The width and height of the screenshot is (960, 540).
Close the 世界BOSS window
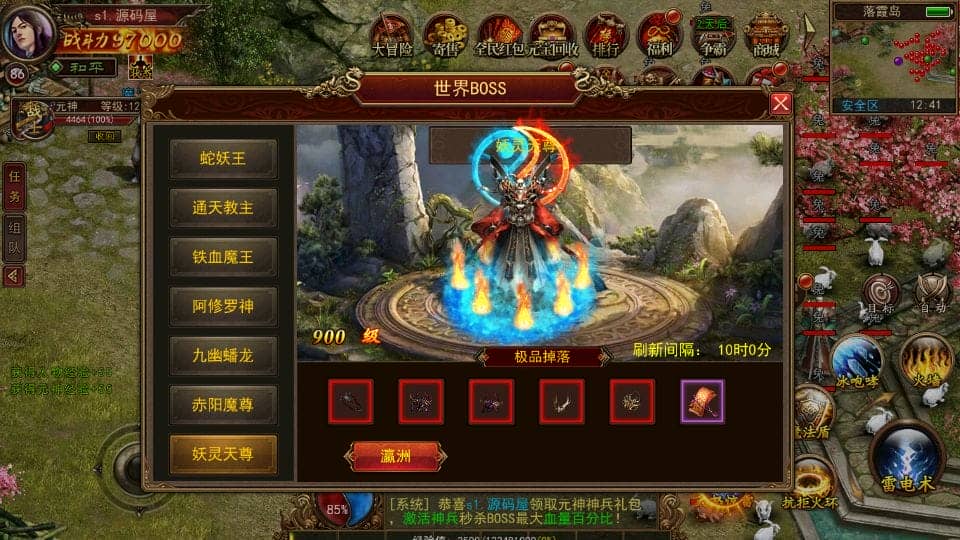781,104
